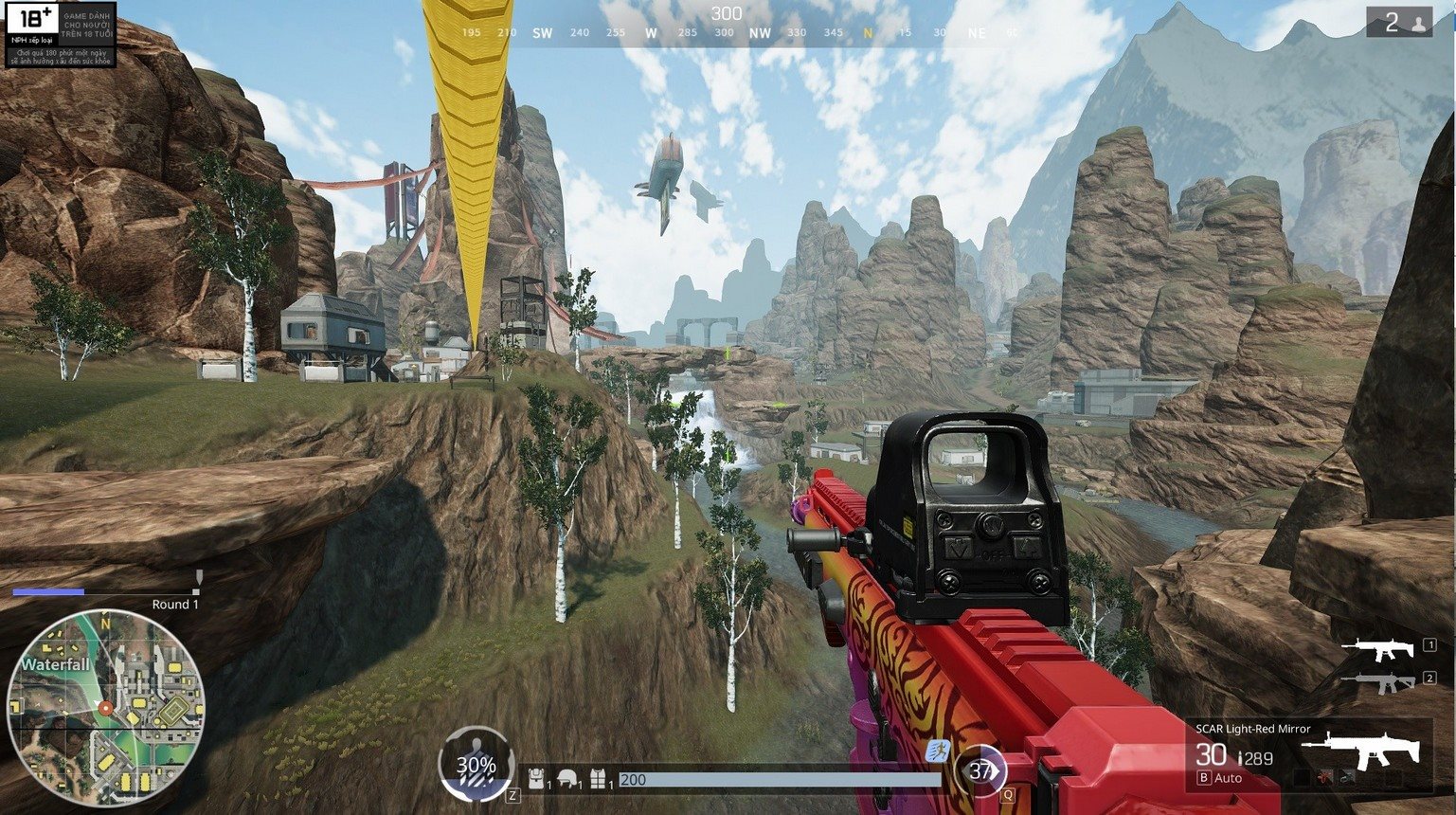
Task: Click the compass heading bar
Action: tap(727, 32)
